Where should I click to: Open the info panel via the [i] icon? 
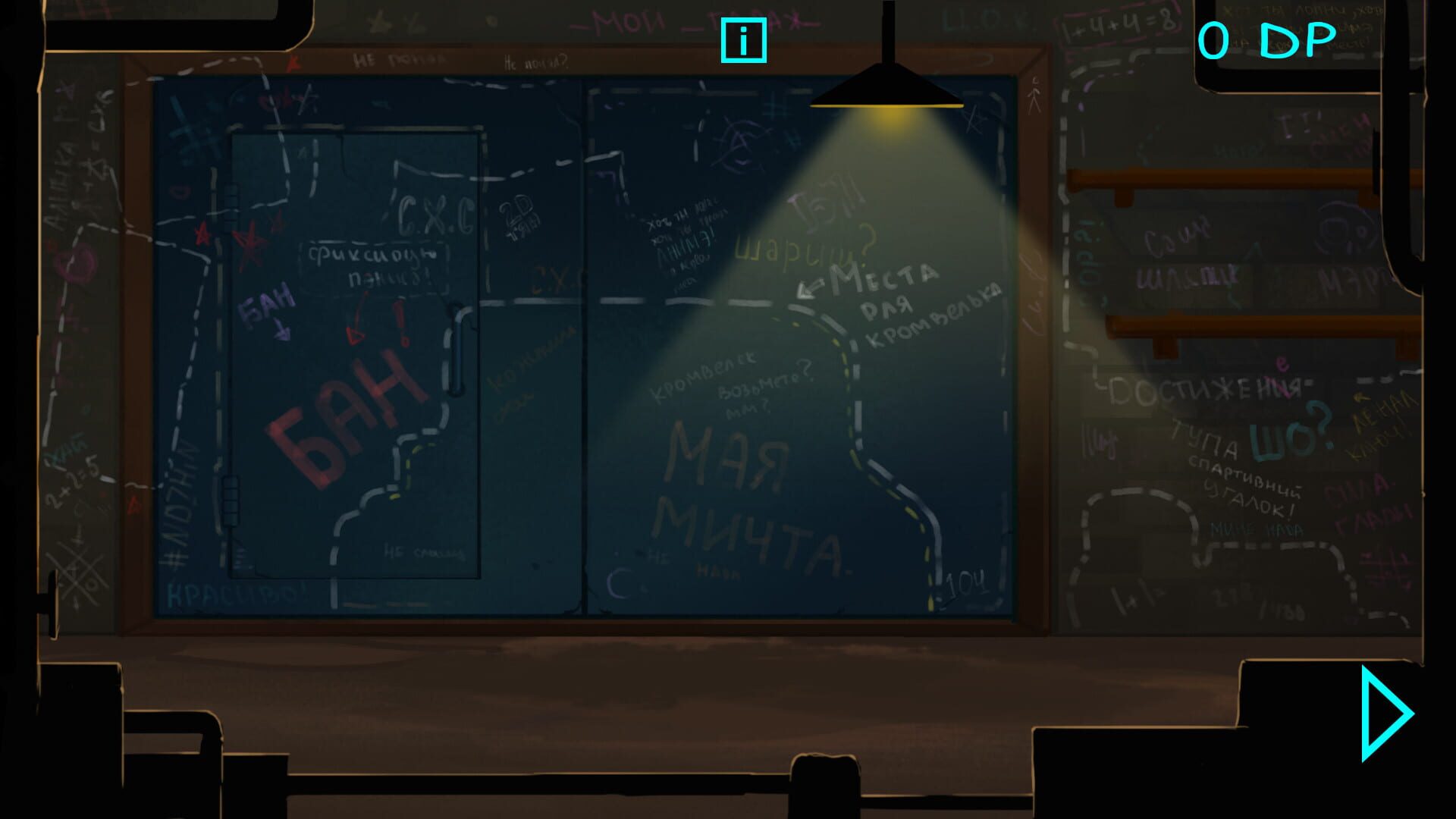[x=744, y=40]
